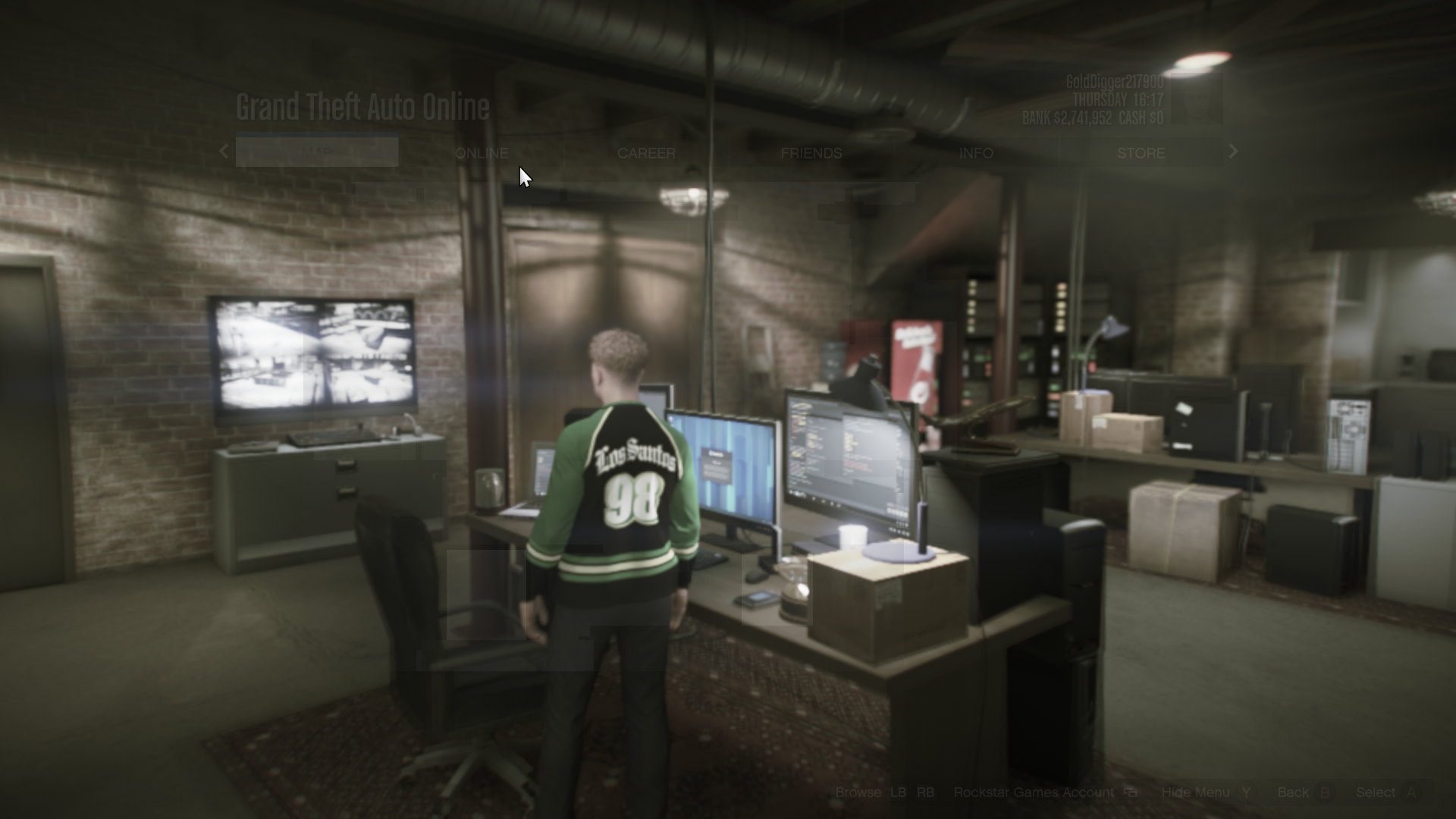Switch to the INFO tab
This screenshot has width=1456, height=819.
click(976, 152)
